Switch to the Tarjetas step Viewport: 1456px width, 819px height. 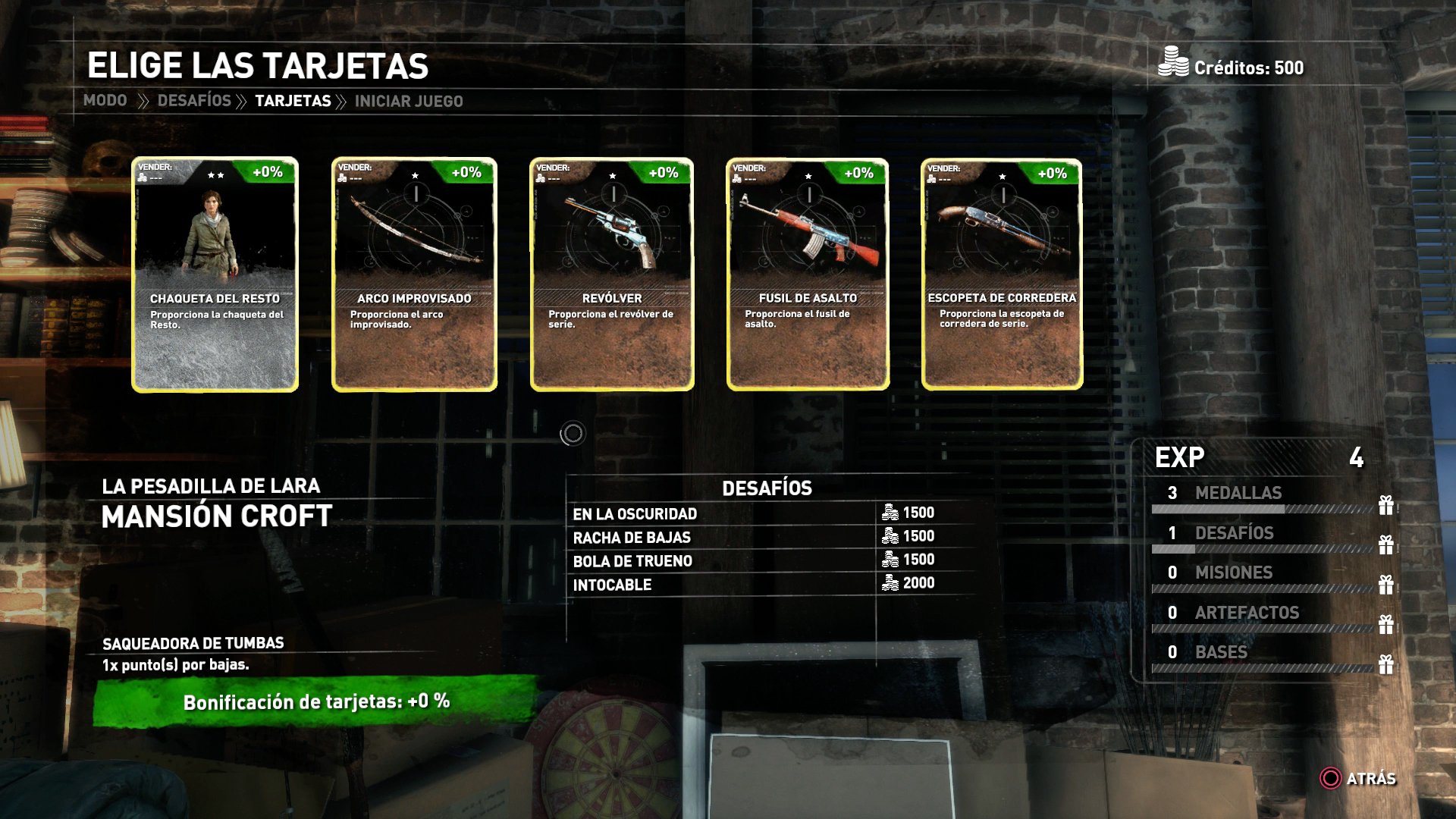click(x=293, y=101)
